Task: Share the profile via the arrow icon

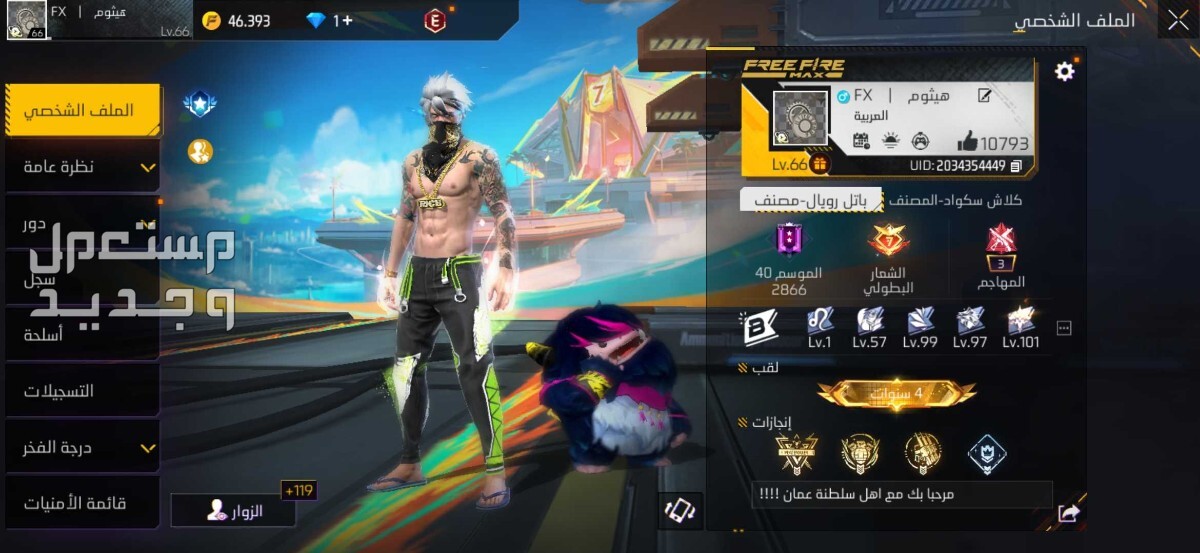Action: pyautogui.click(x=1068, y=513)
